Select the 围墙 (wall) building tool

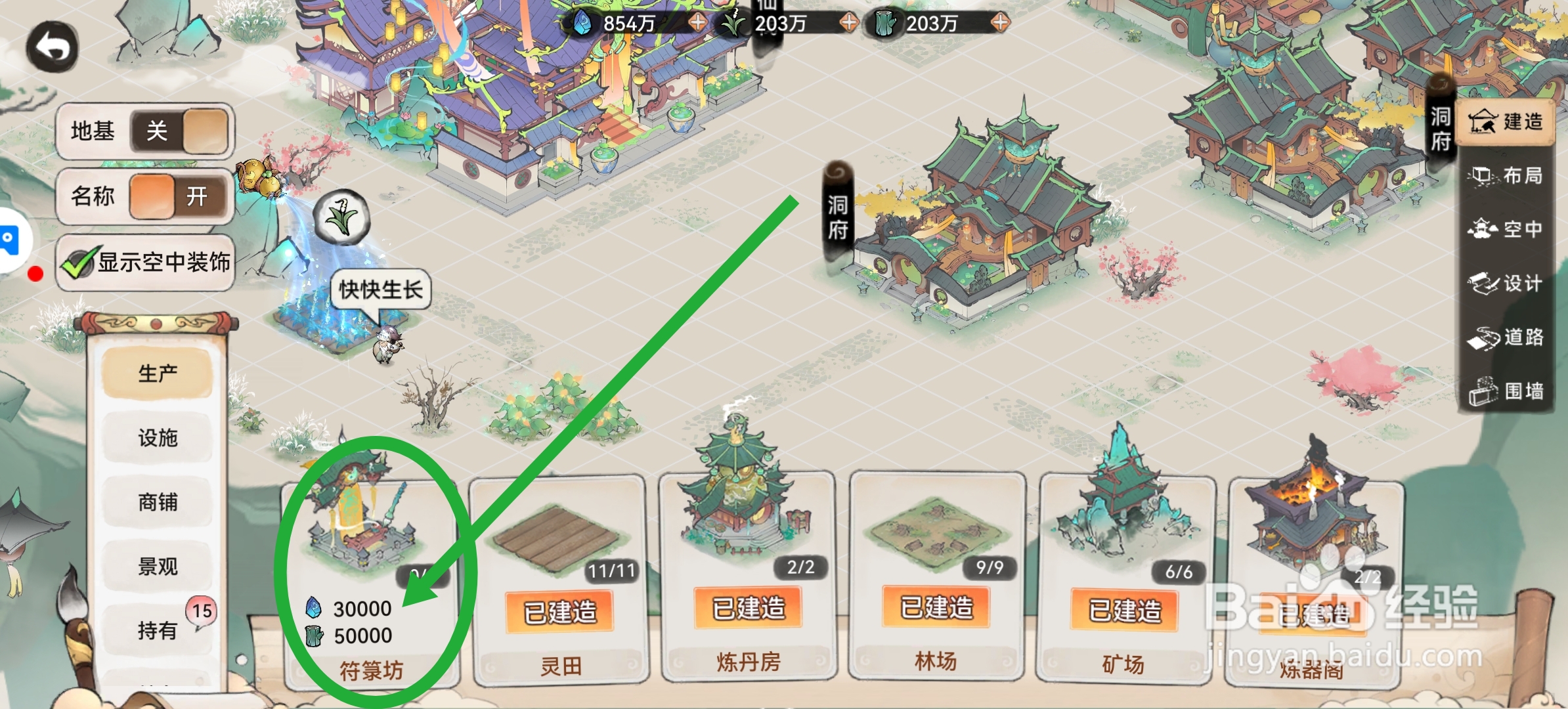pos(1507,389)
